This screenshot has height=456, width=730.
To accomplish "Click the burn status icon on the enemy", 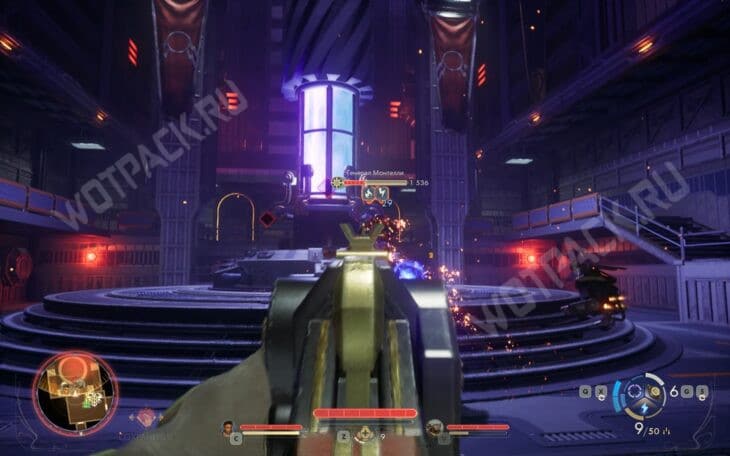I will [368, 194].
